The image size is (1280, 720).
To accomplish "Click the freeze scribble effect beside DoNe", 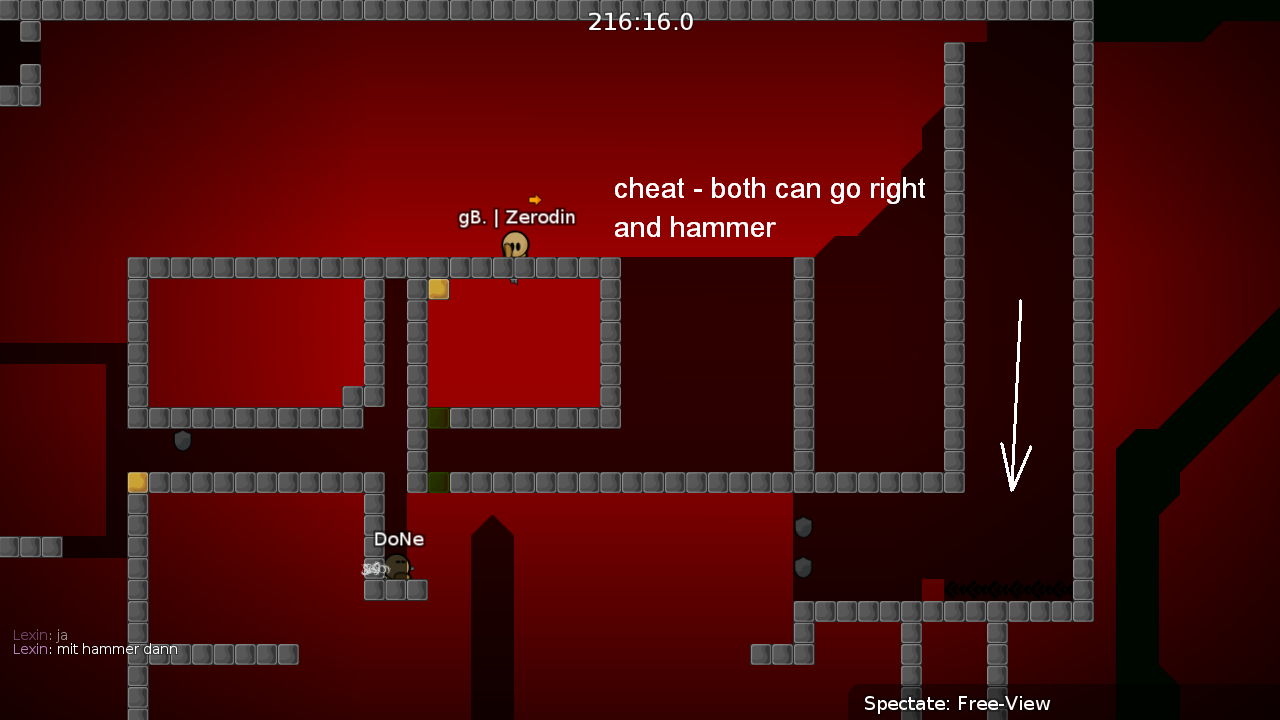I will coord(372,567).
